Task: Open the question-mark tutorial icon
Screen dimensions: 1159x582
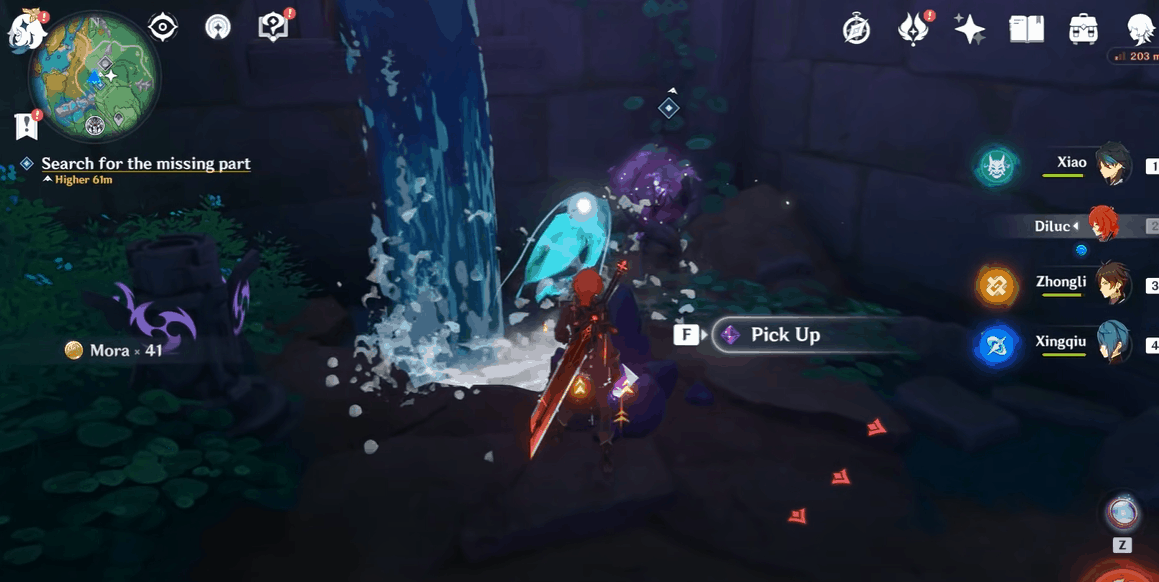Action: (x=273, y=28)
